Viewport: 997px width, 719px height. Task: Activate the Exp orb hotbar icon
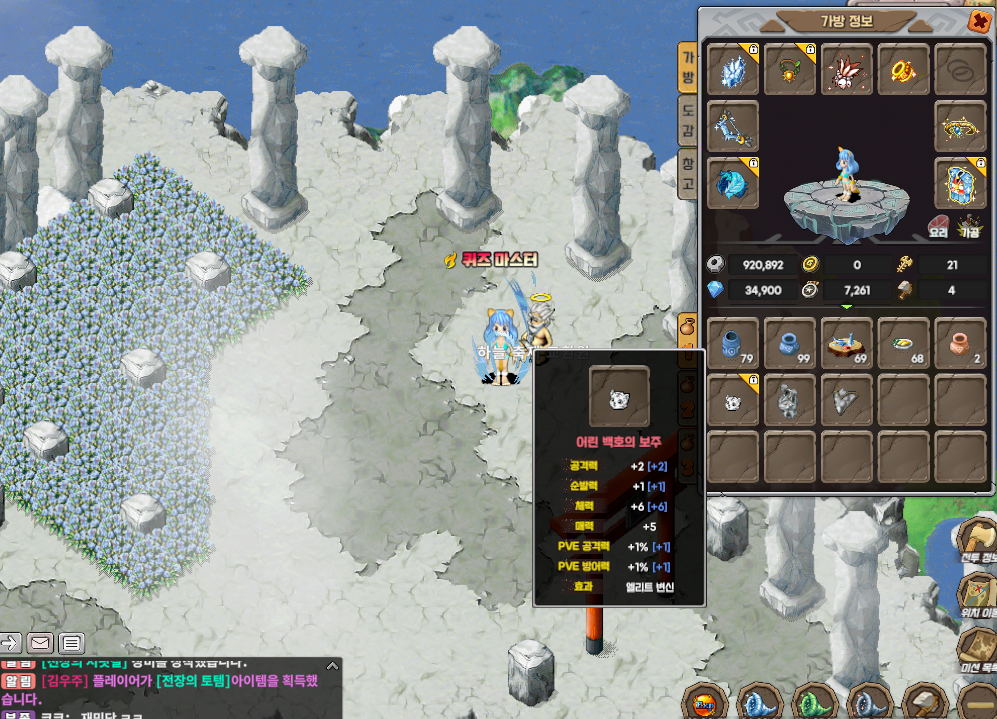pyautogui.click(x=703, y=701)
